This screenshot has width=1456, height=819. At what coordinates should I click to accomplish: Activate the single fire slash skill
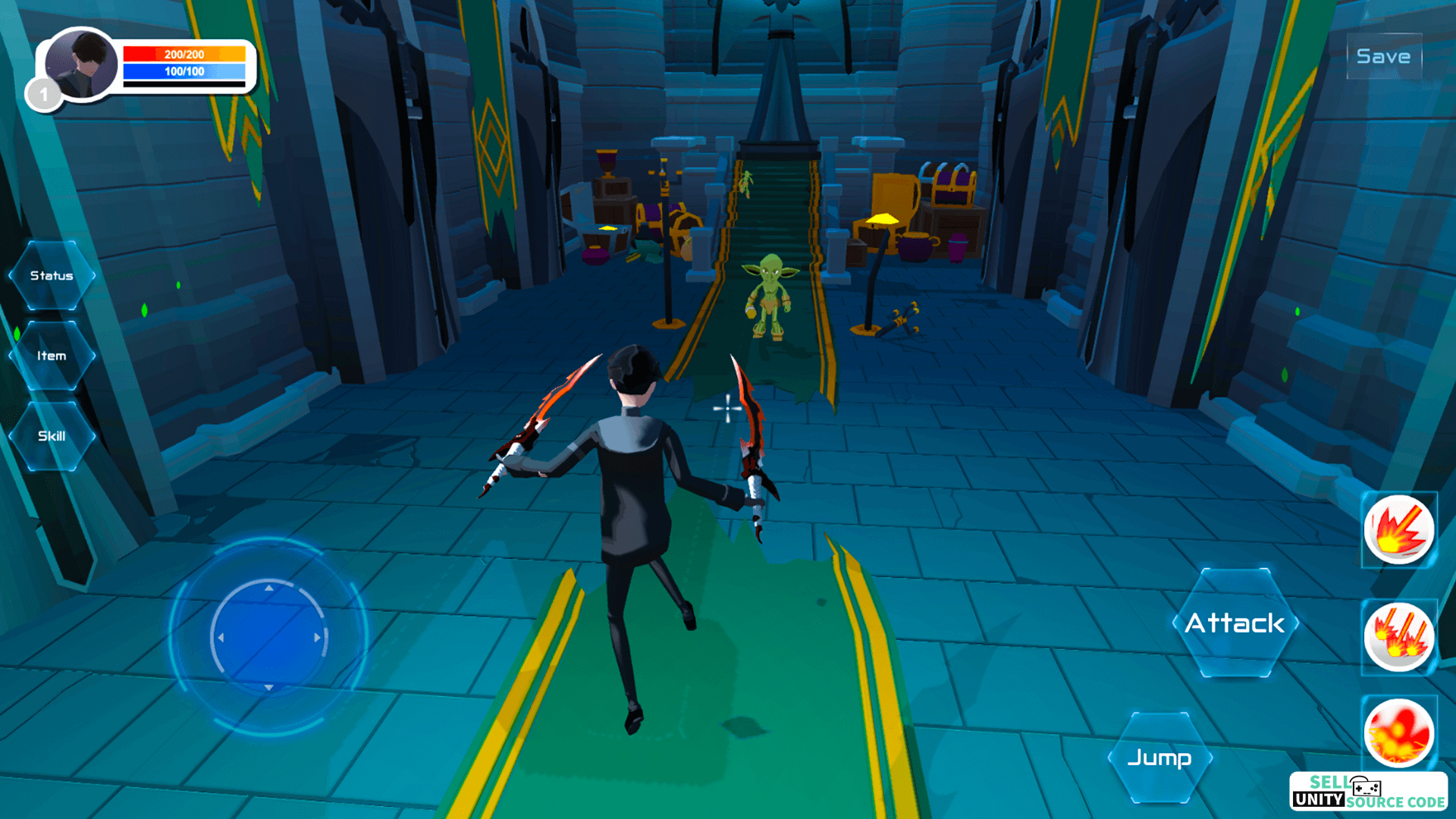click(x=1399, y=530)
